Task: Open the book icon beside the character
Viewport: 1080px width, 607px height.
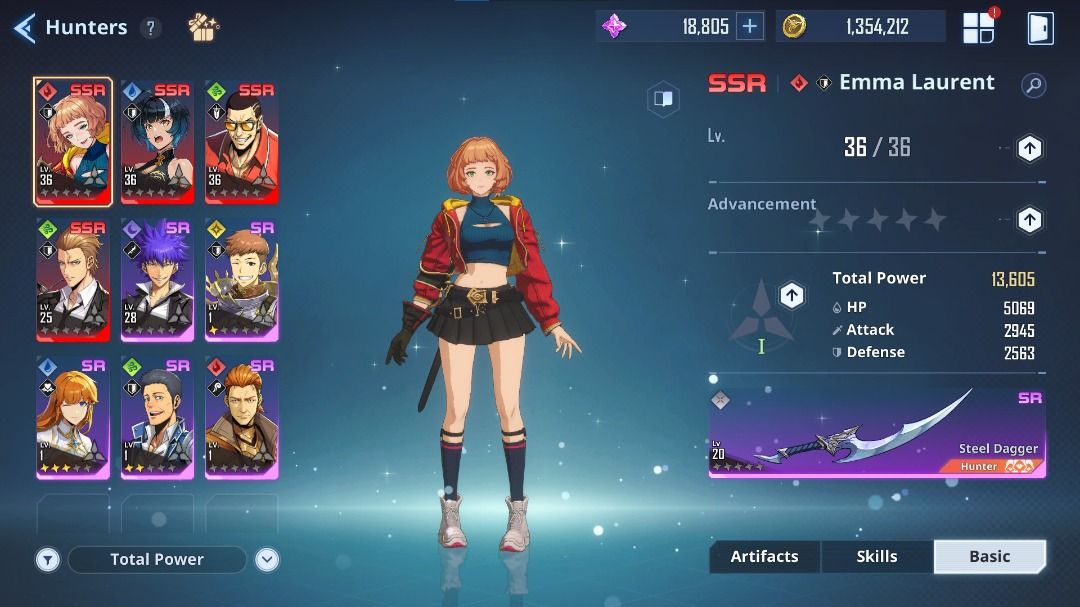Action: click(x=662, y=98)
